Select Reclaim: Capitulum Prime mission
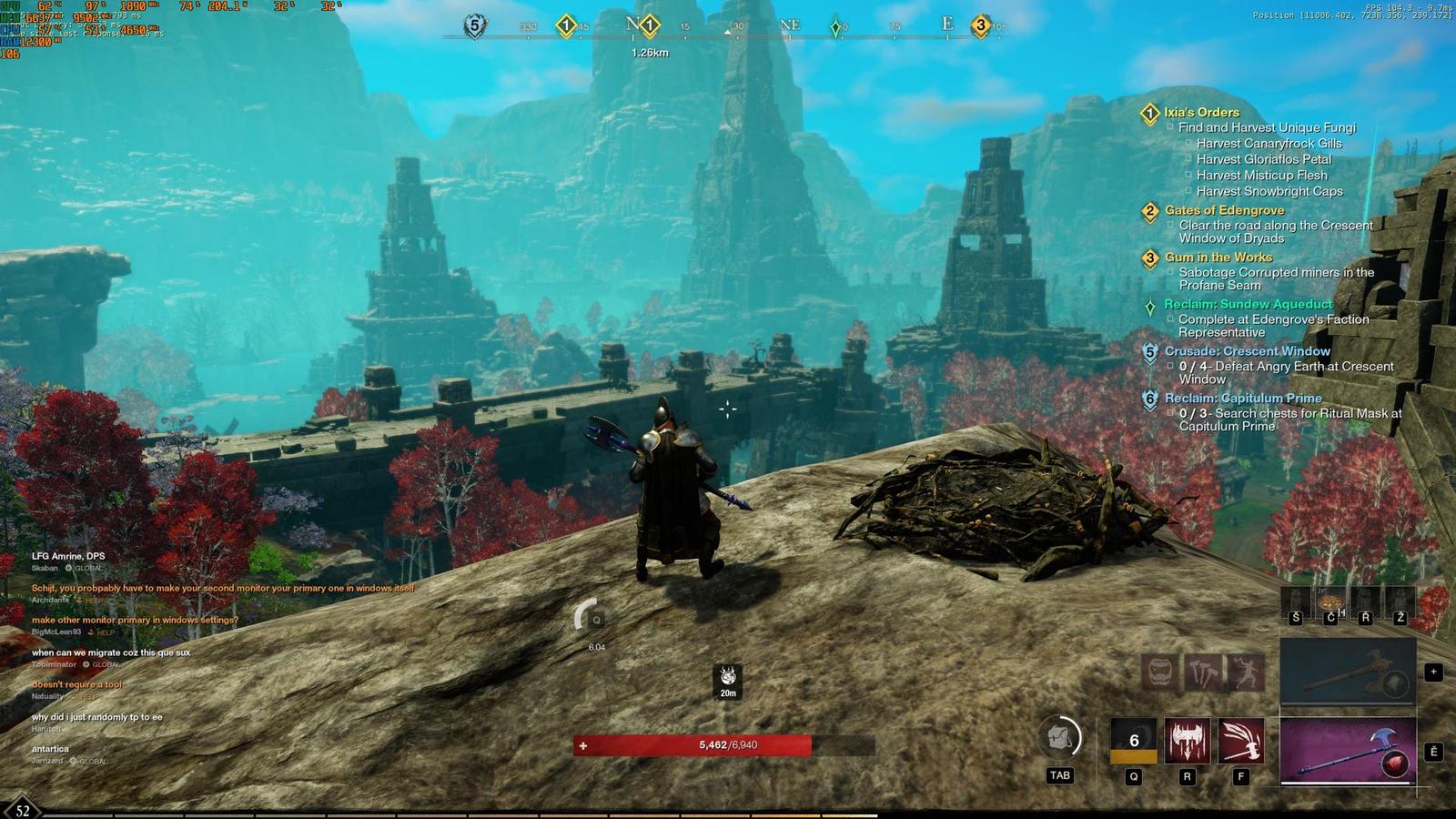The width and height of the screenshot is (1456, 819). tap(1243, 399)
